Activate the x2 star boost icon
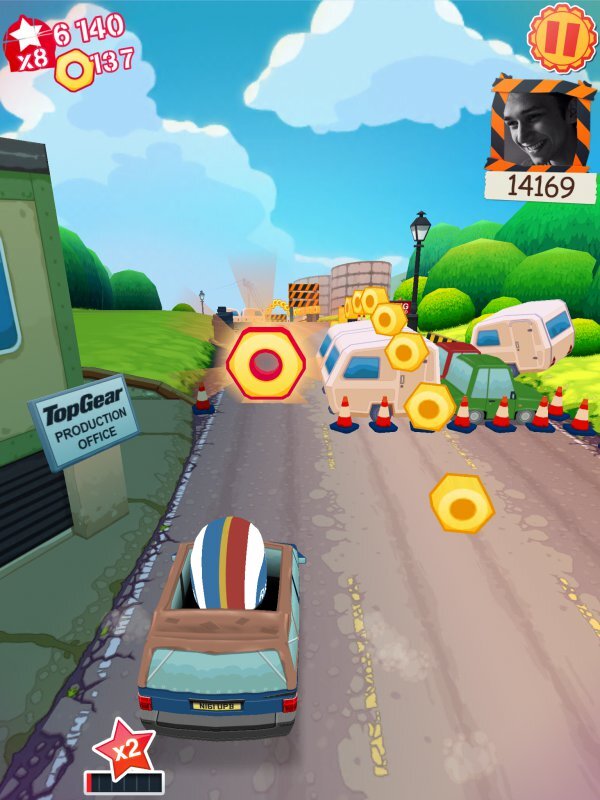Viewport: 600px width, 800px height. (121, 747)
